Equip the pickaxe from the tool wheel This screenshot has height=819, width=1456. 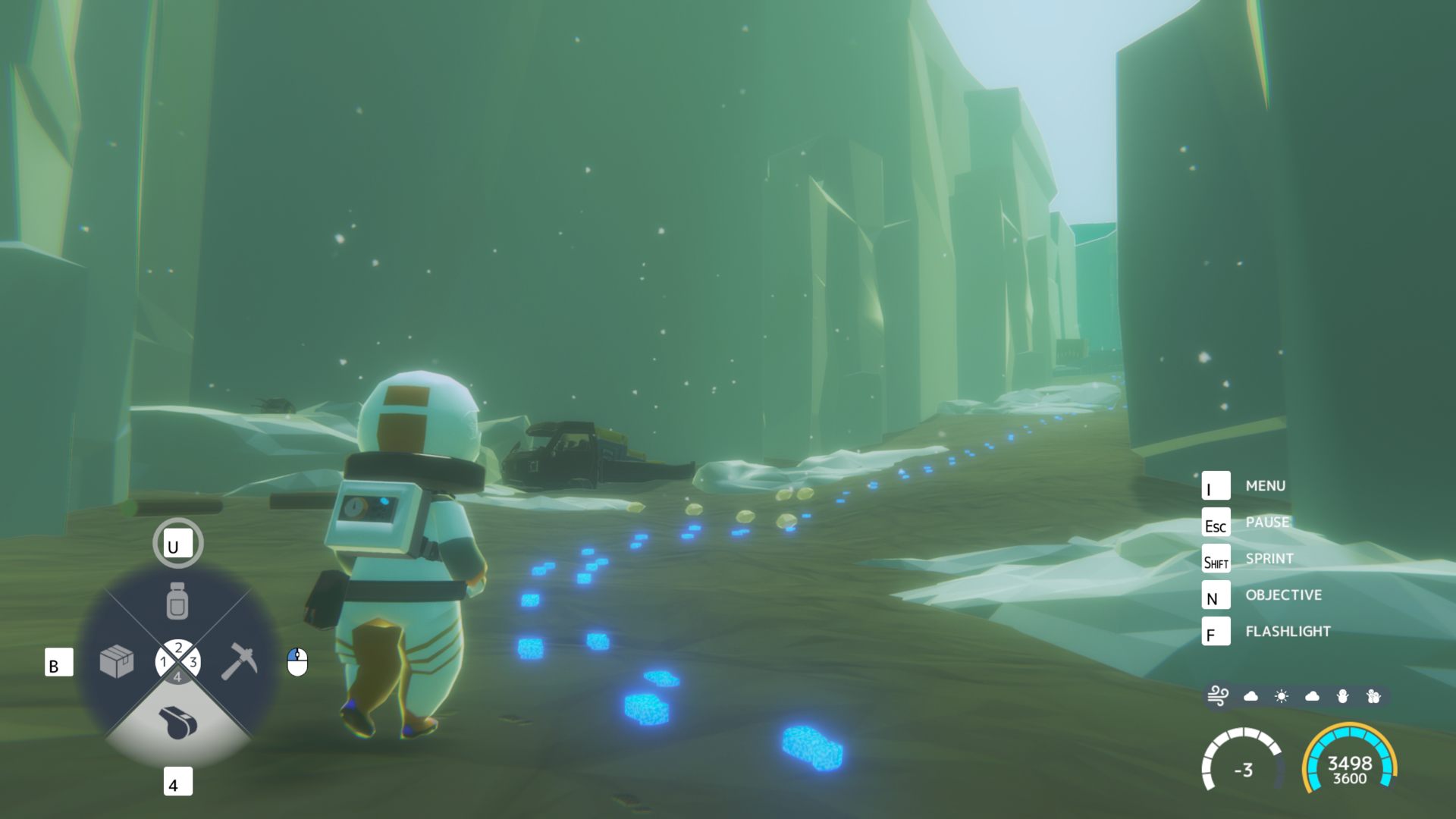coord(239,661)
